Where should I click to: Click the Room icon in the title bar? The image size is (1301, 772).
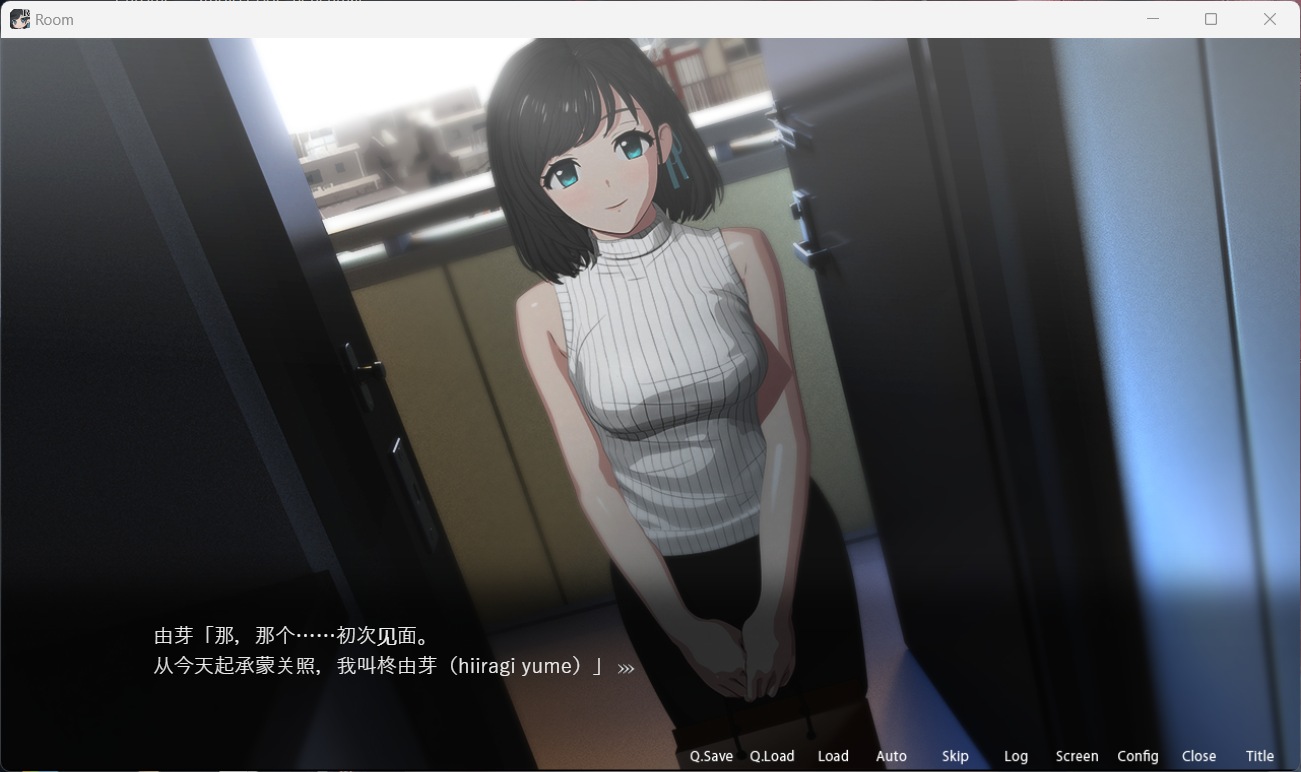coord(18,19)
